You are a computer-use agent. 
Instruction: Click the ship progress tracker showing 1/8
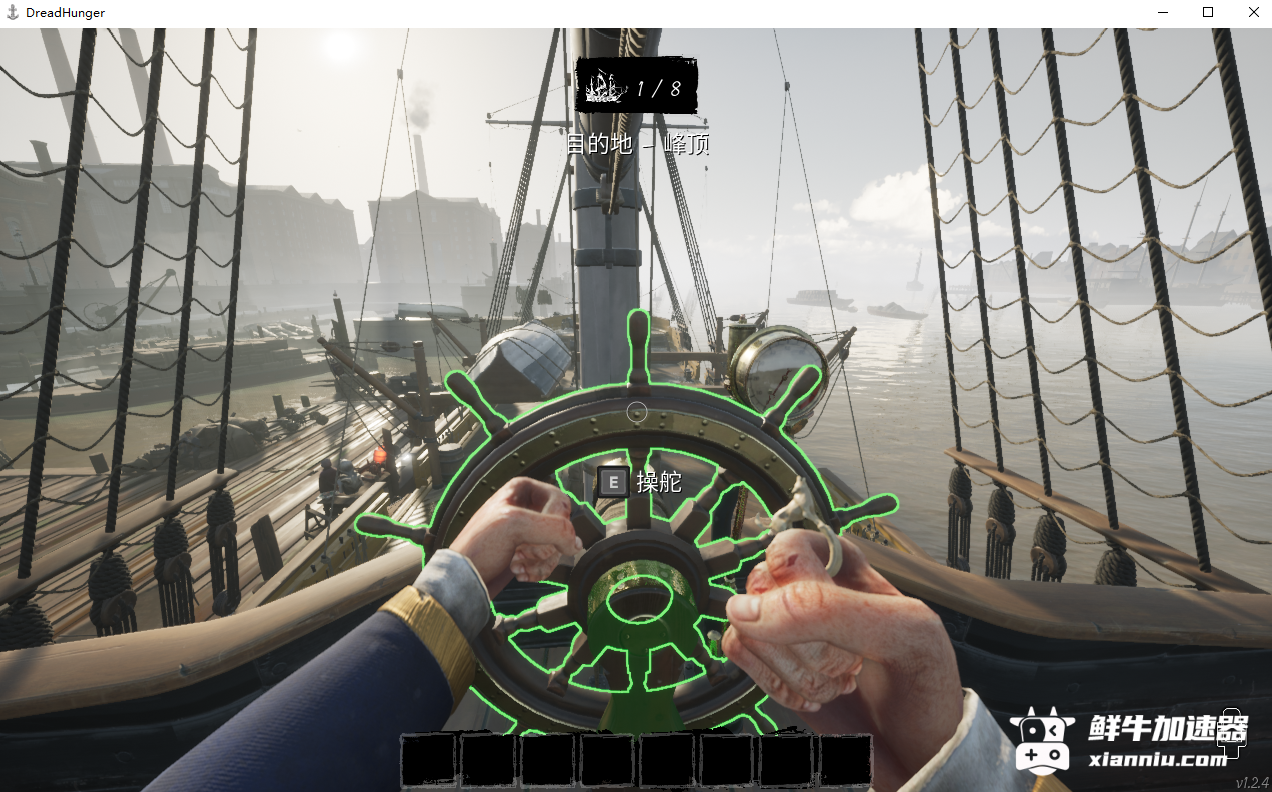636,86
